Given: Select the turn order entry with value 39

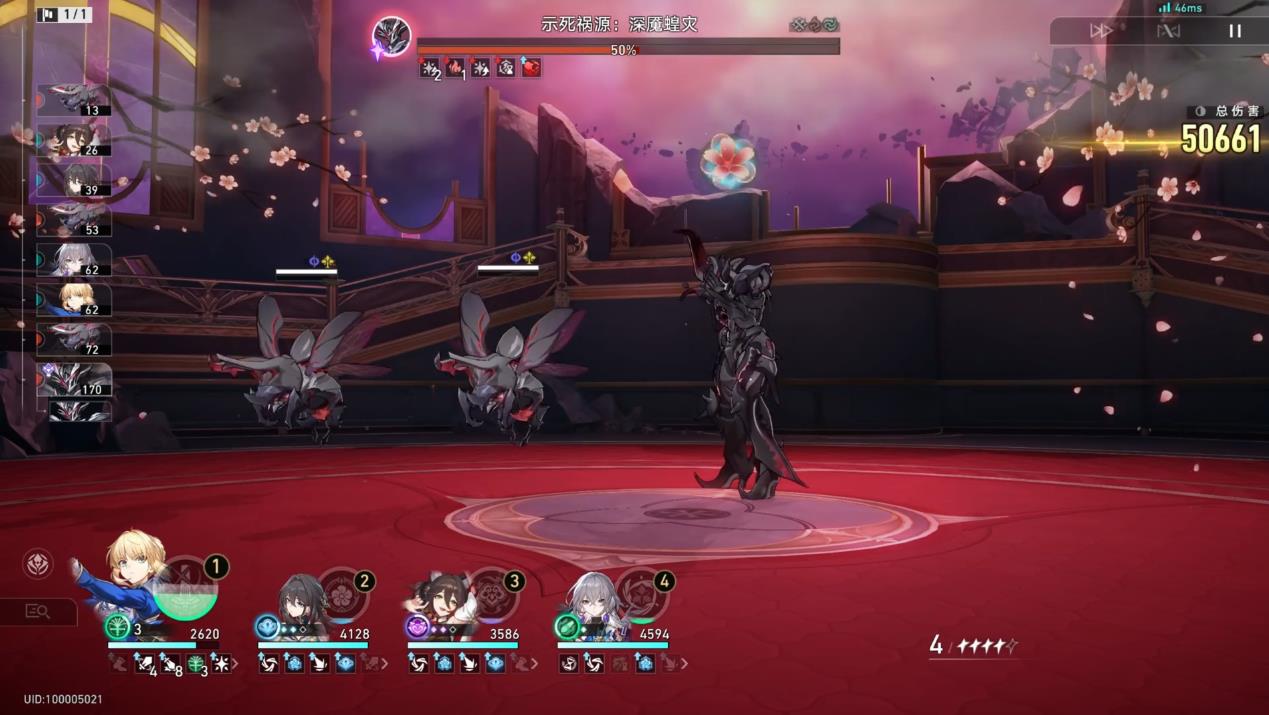Looking at the screenshot, I should pyautogui.click(x=74, y=180).
